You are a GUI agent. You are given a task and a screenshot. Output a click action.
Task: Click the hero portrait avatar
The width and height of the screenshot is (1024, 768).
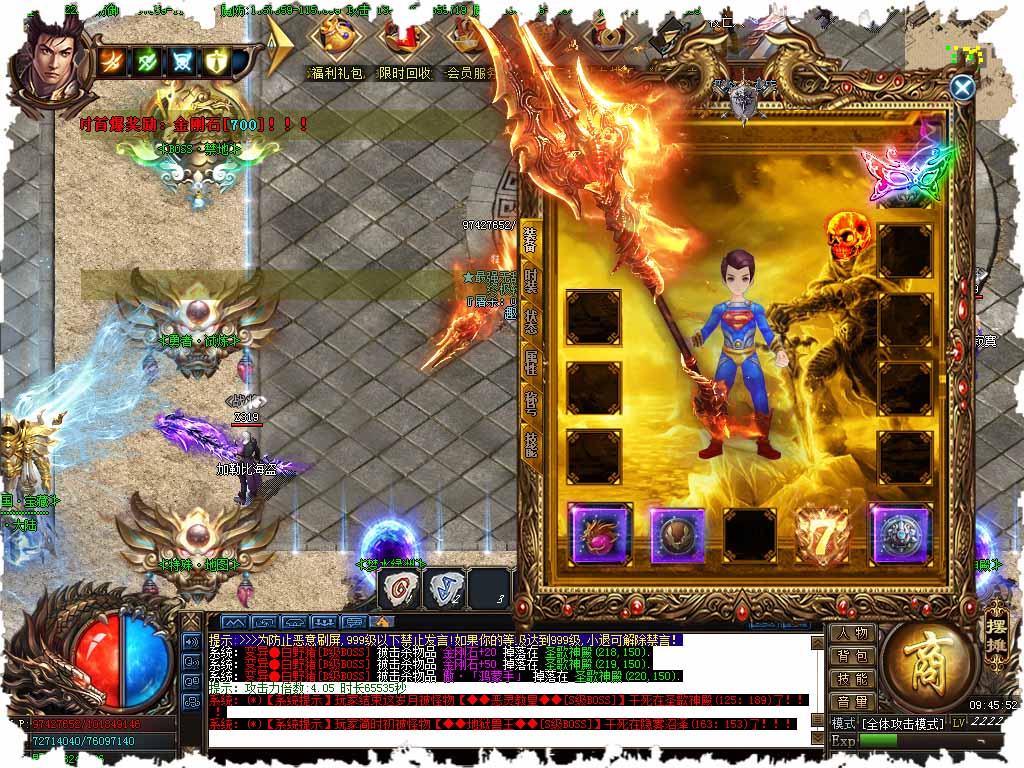[48, 58]
